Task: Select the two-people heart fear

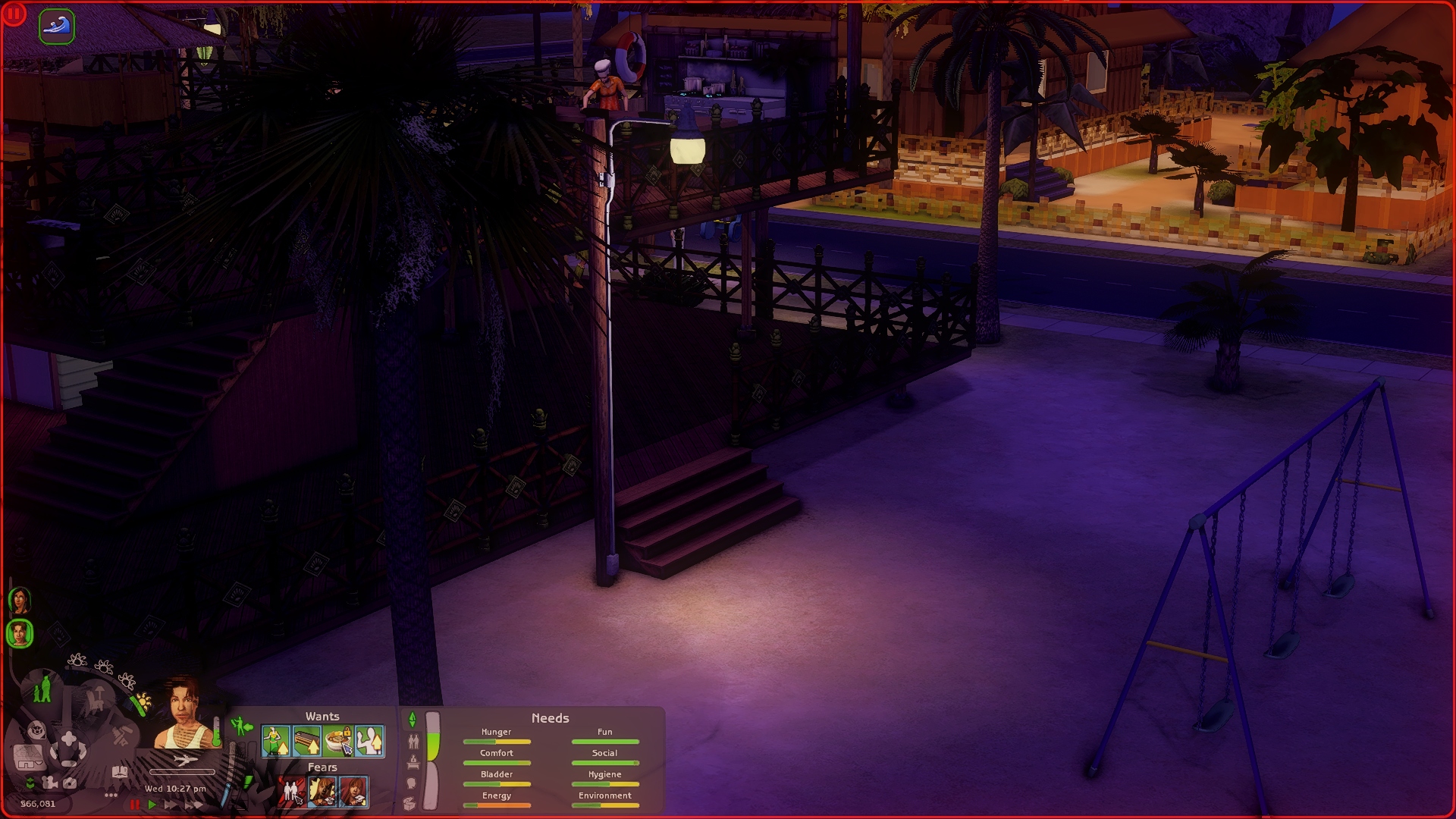Action: pyautogui.click(x=292, y=792)
